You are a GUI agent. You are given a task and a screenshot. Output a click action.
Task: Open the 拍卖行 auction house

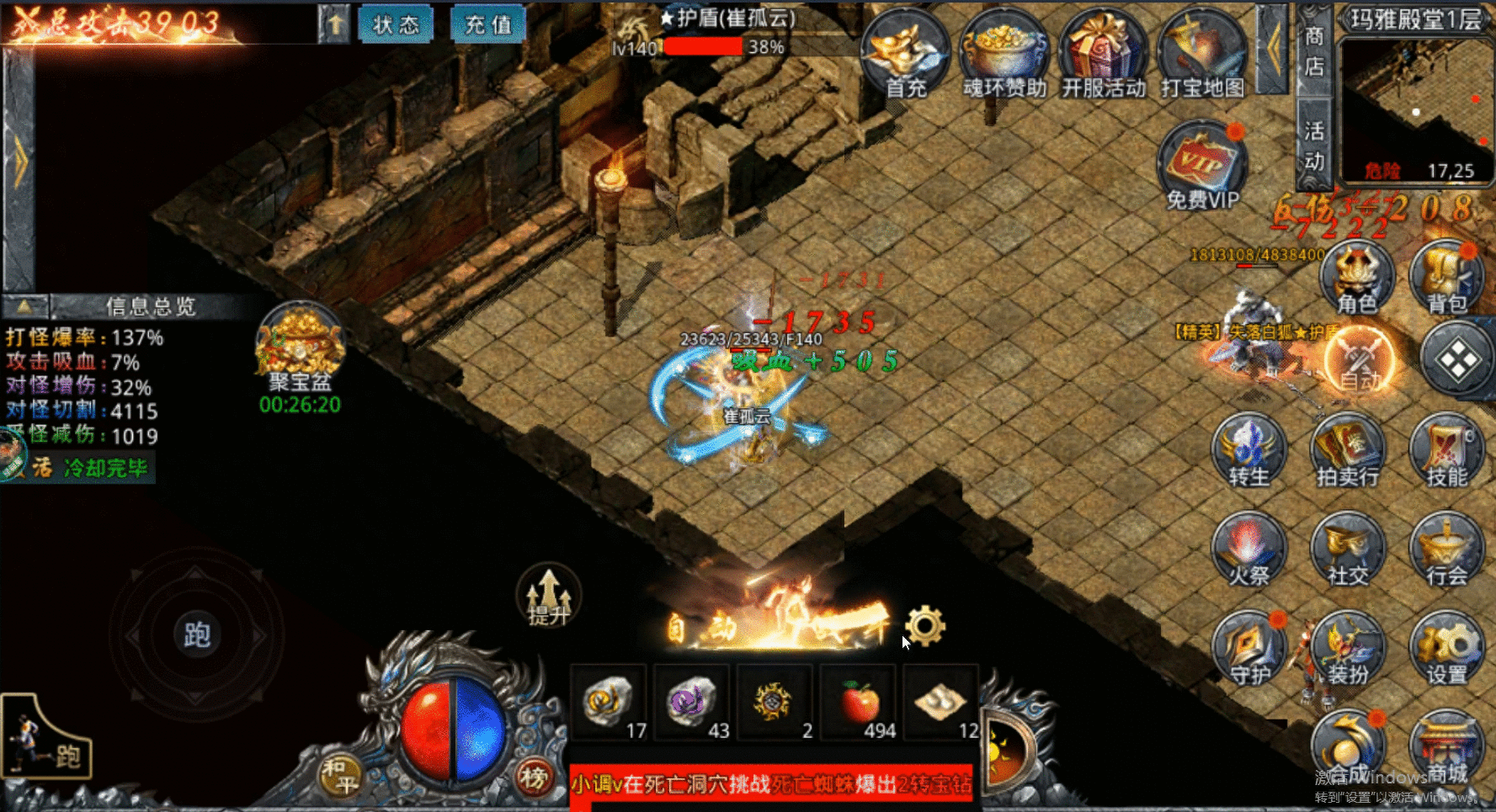click(x=1347, y=451)
